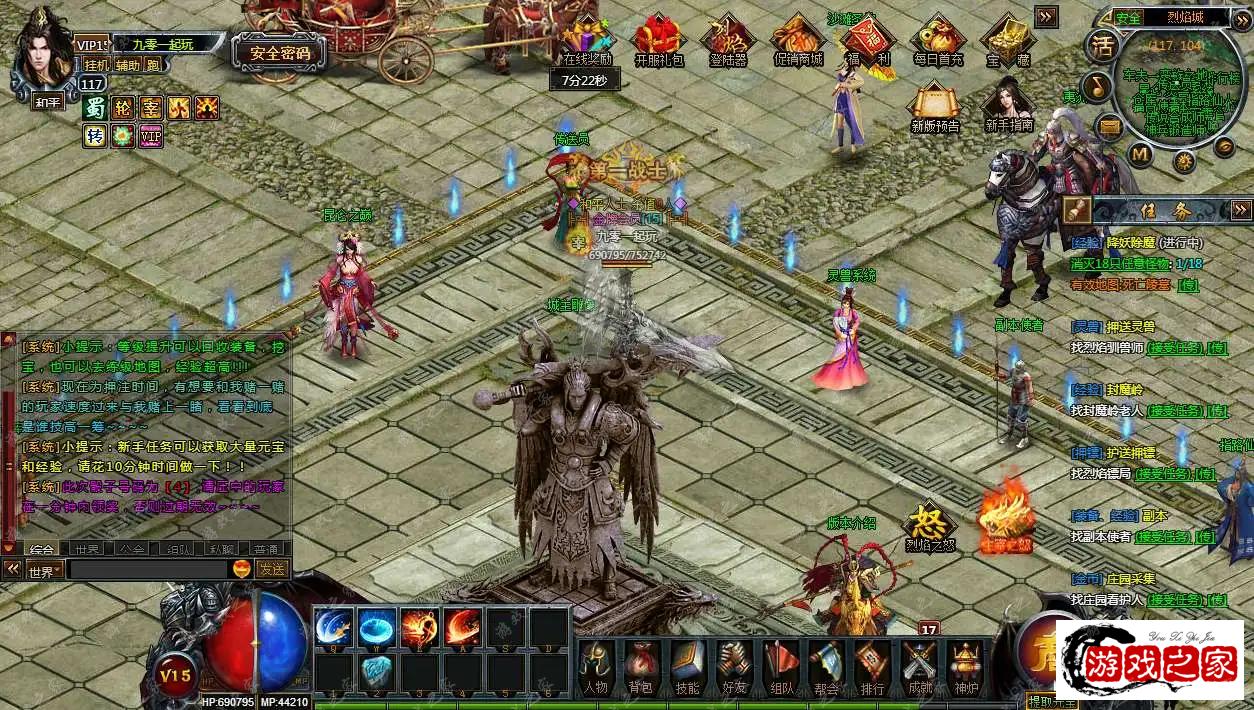Open the 技能 skills book

click(x=687, y=667)
